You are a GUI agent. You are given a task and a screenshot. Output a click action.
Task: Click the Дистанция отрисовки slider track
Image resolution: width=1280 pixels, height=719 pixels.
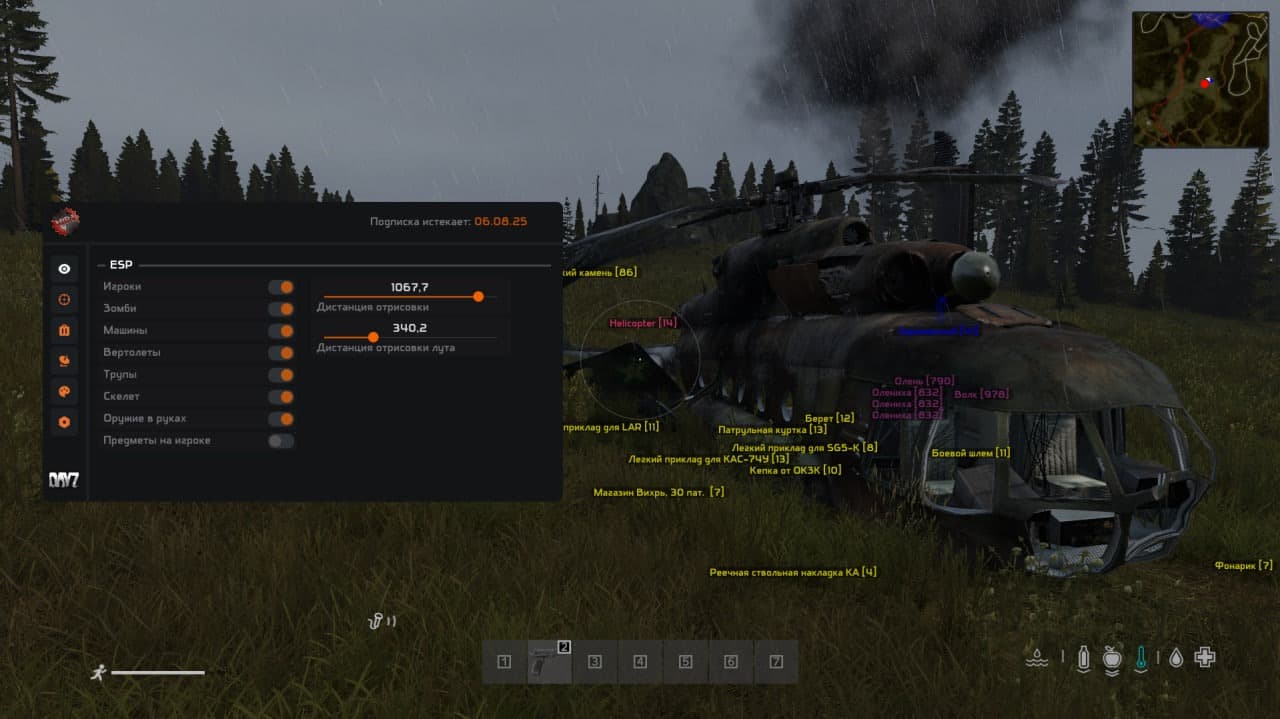tap(410, 297)
